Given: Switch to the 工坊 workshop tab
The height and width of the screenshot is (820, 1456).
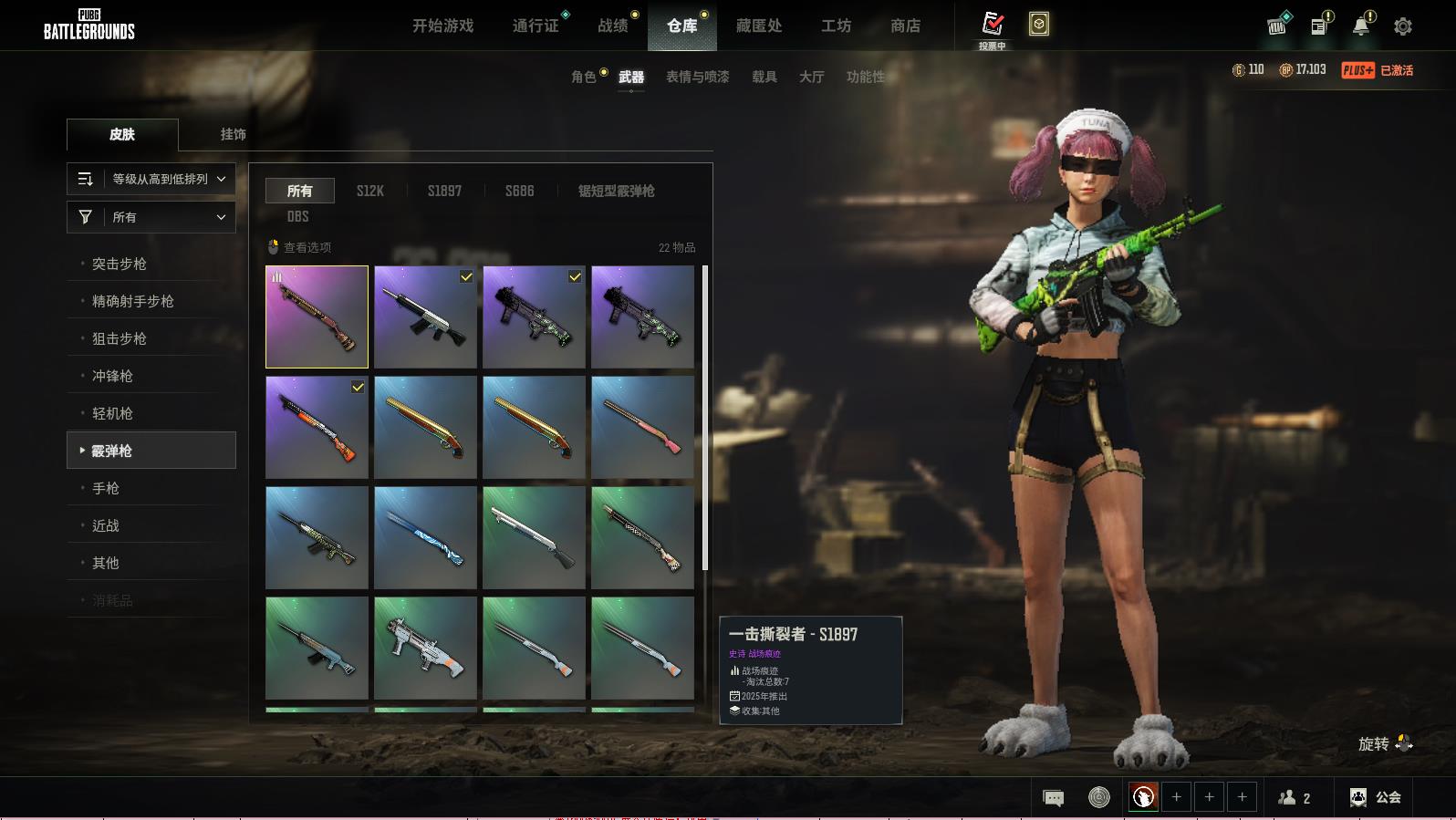Looking at the screenshot, I should coord(836,26).
